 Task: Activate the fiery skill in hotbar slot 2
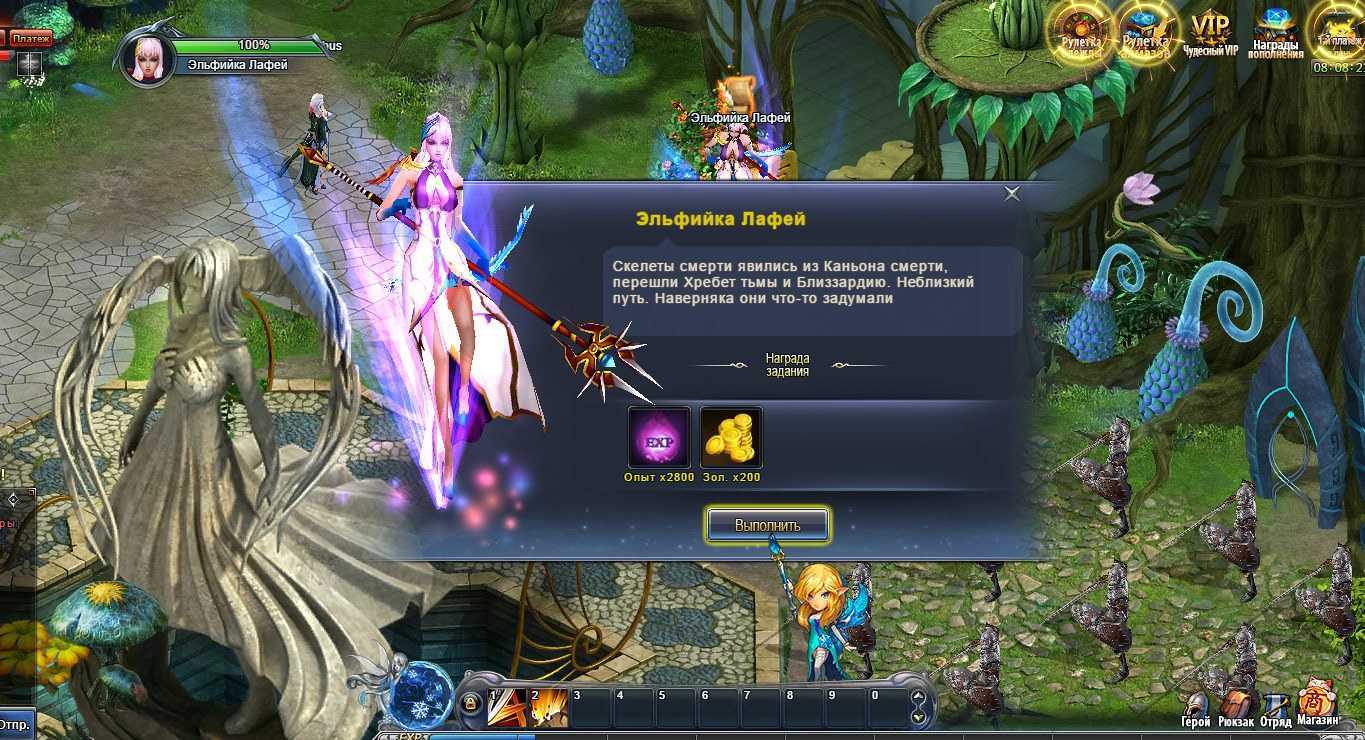tap(549, 708)
